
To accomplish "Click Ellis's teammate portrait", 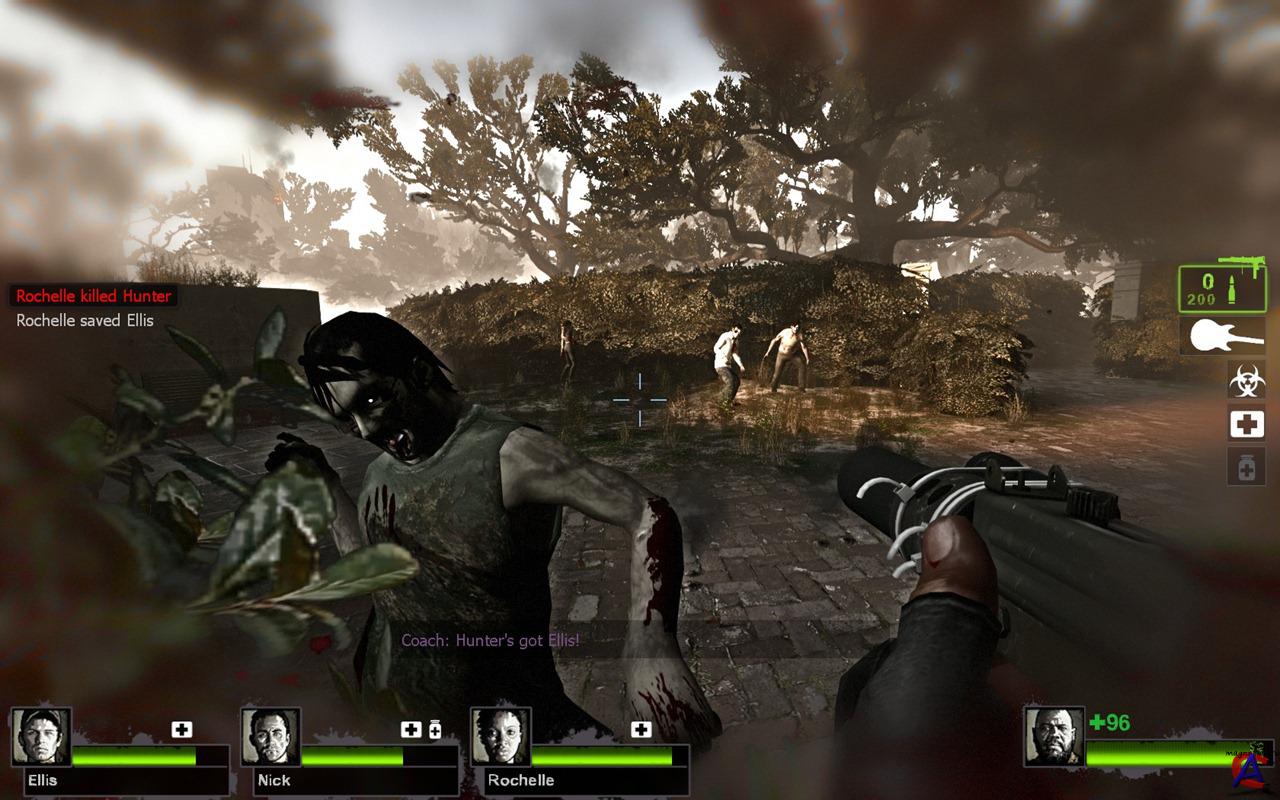I will (x=41, y=737).
